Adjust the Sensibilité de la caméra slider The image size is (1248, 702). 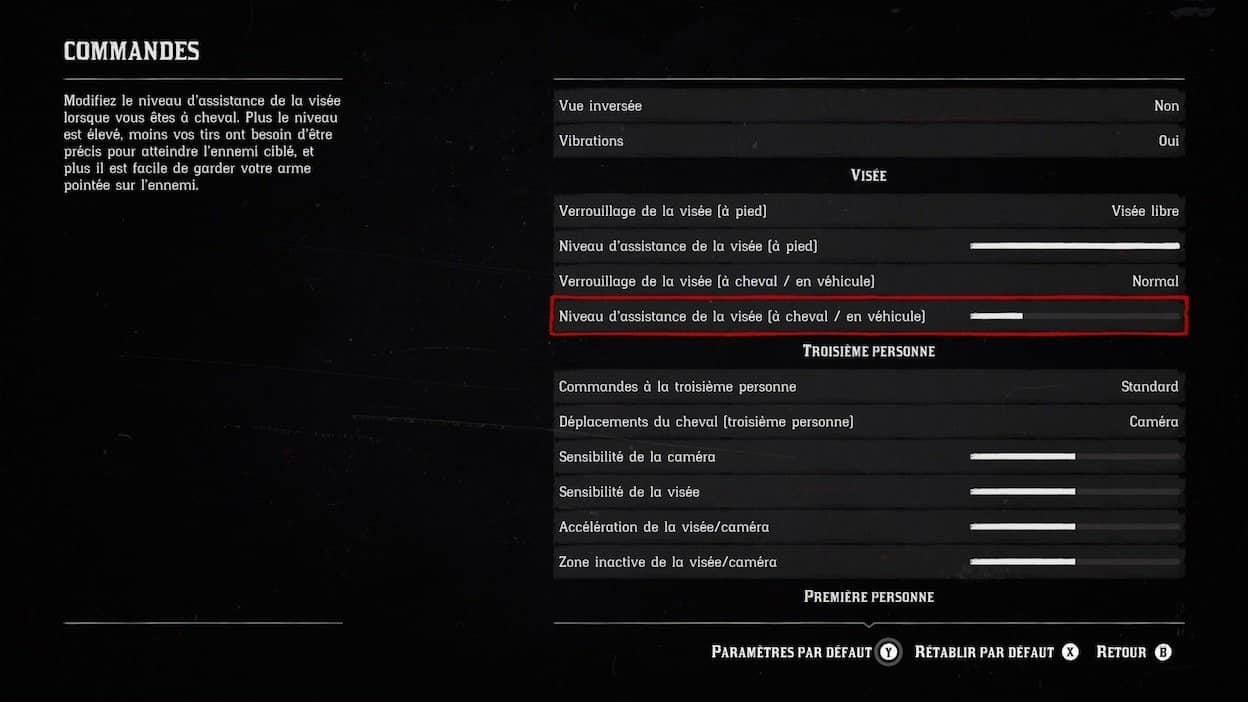[1074, 457]
